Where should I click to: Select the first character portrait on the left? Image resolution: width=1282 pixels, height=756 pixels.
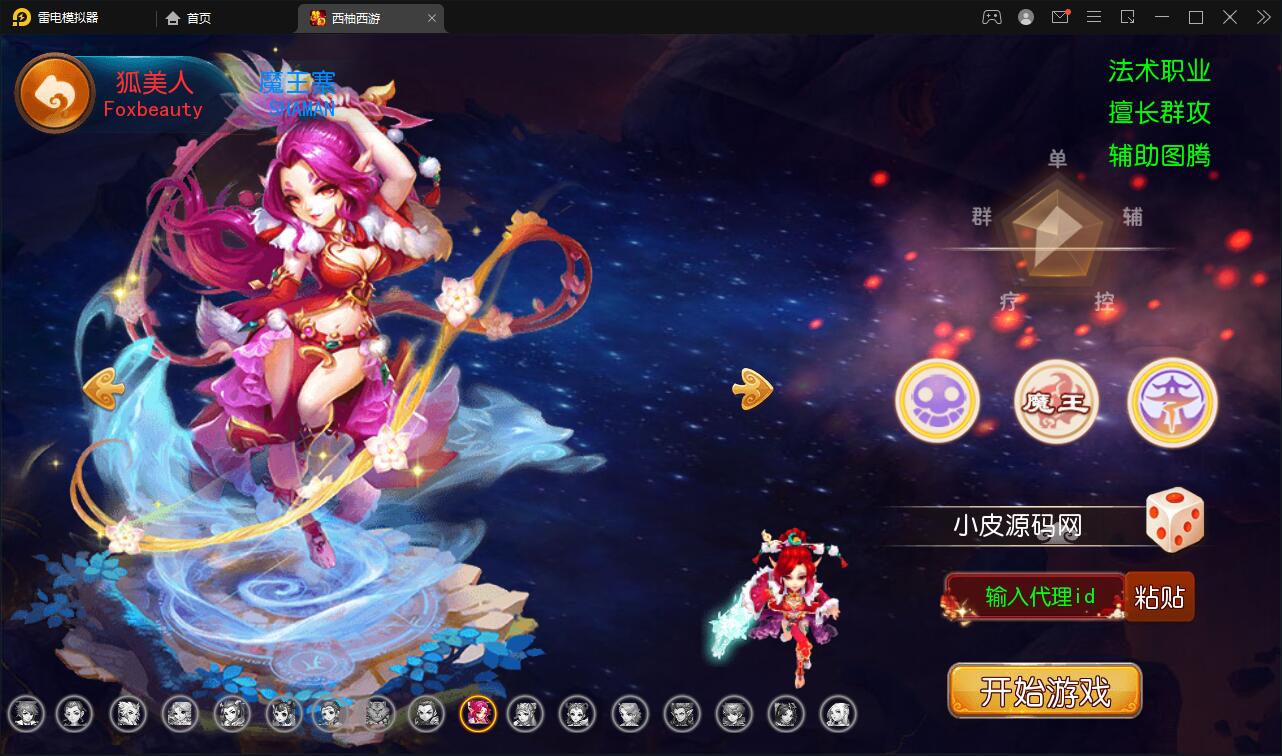pos(27,714)
